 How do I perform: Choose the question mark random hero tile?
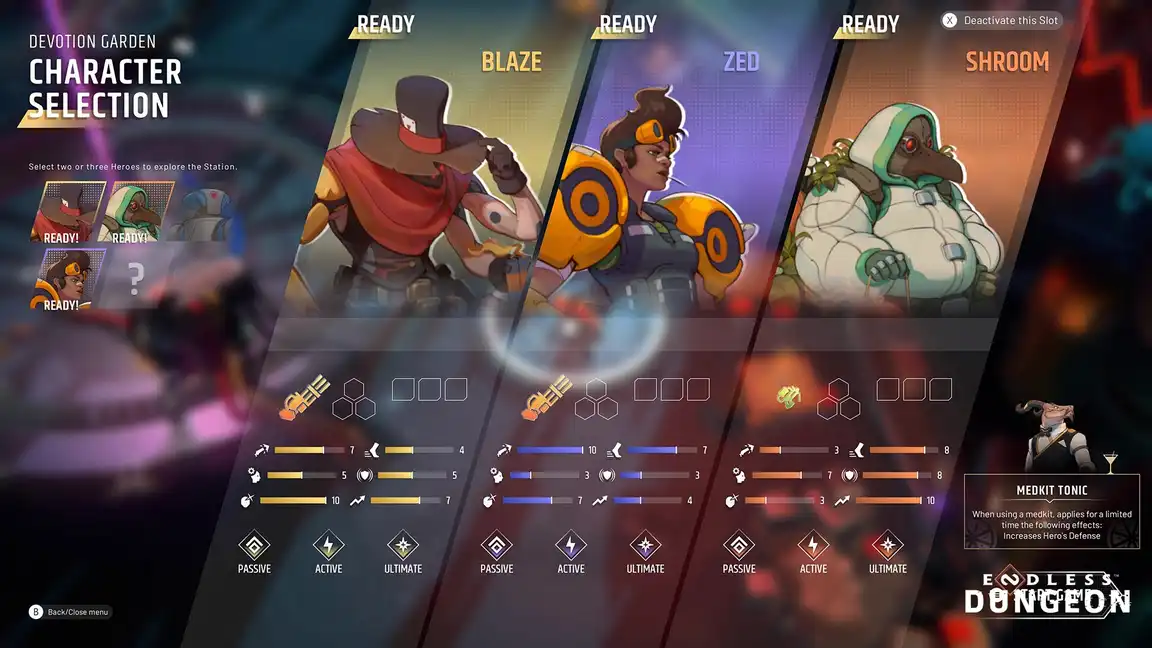[x=136, y=281]
